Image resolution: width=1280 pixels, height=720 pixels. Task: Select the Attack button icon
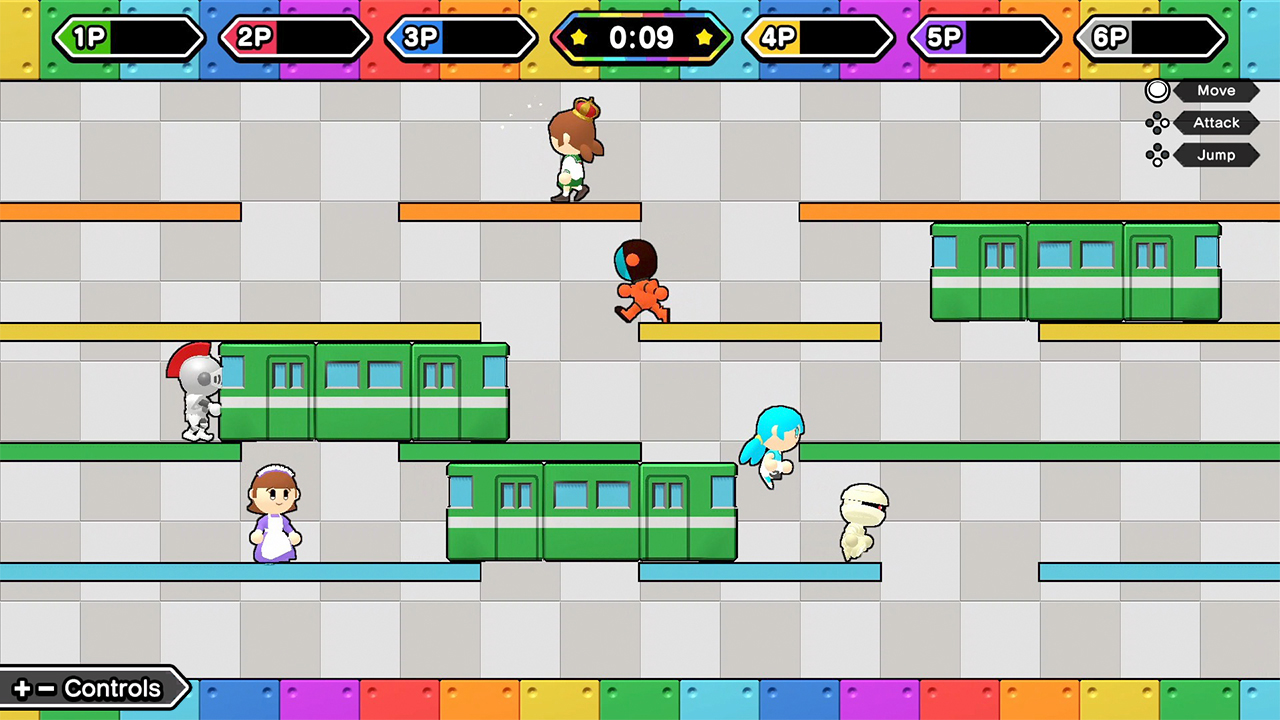[1157, 122]
